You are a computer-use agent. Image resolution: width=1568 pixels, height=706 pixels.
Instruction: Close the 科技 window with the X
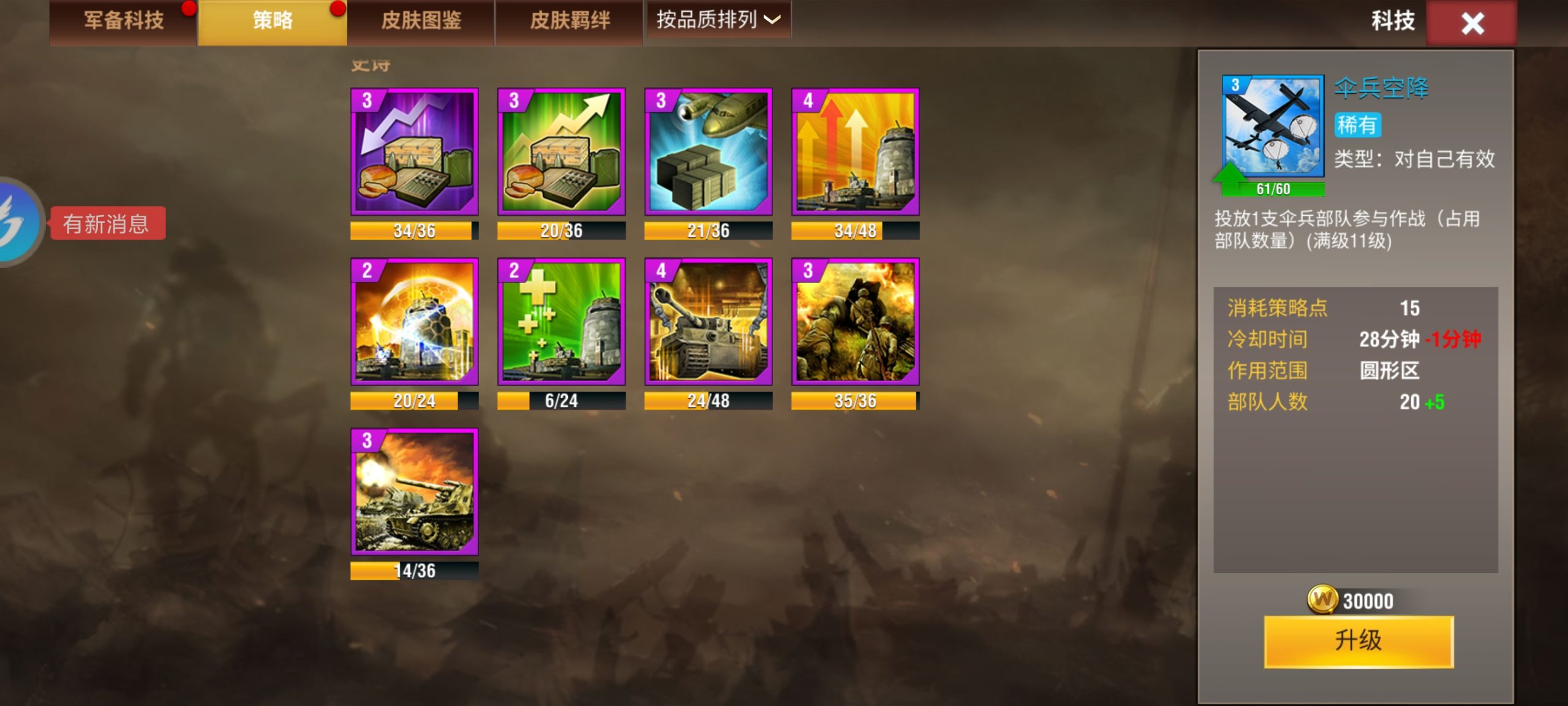[x=1472, y=23]
